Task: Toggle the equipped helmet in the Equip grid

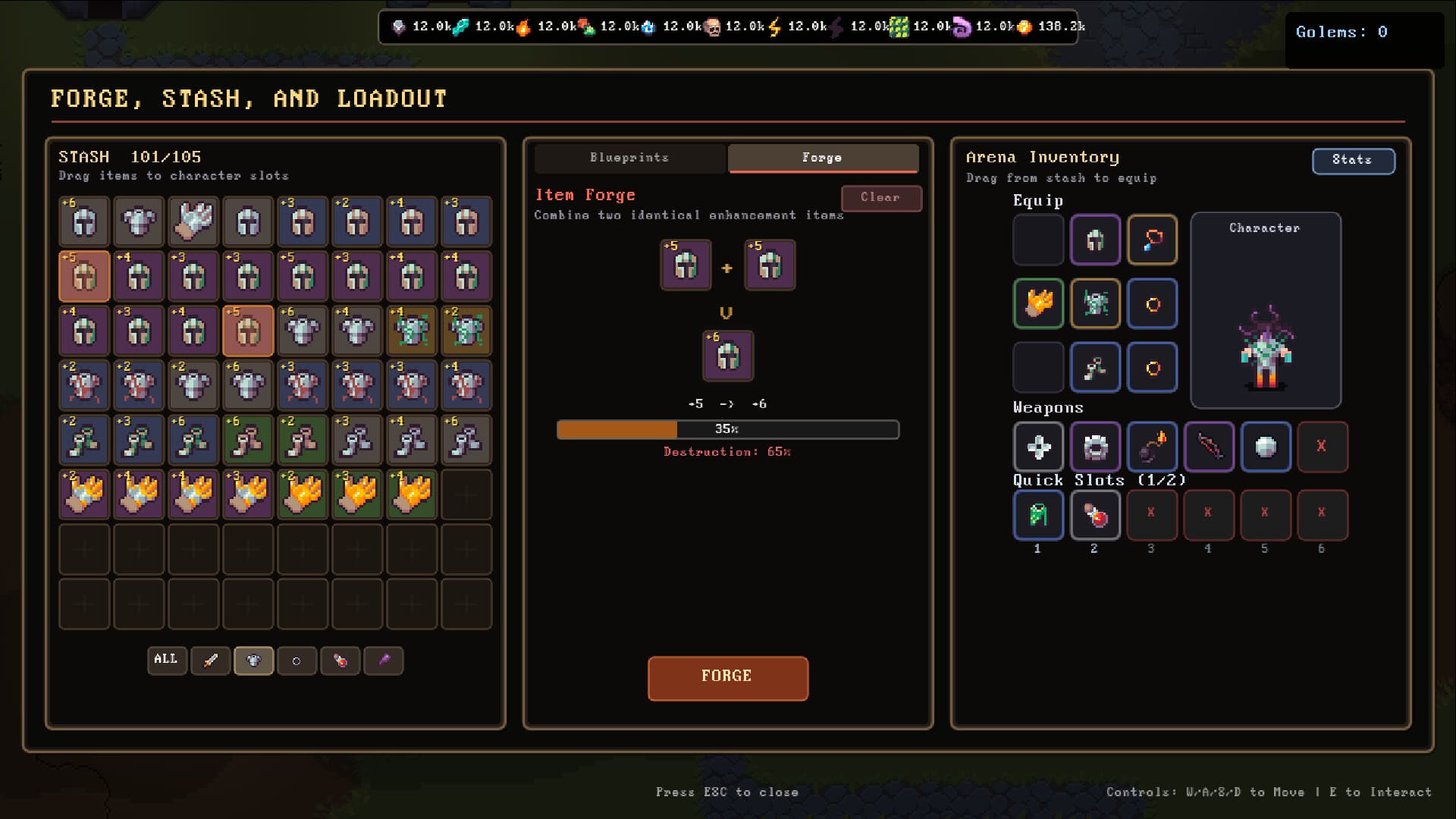Action: [x=1095, y=240]
